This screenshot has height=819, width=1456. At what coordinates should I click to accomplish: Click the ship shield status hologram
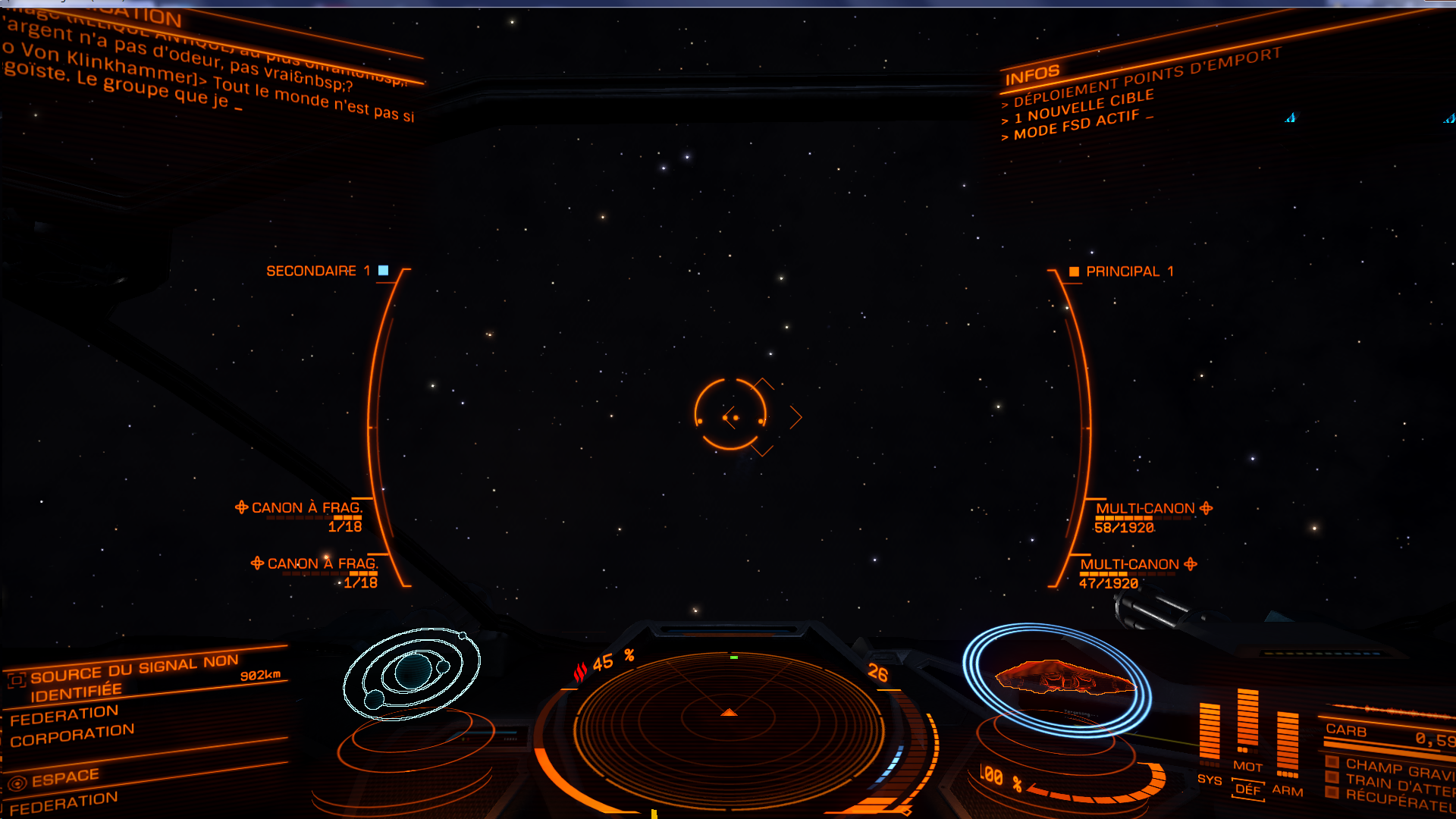coord(1058,678)
